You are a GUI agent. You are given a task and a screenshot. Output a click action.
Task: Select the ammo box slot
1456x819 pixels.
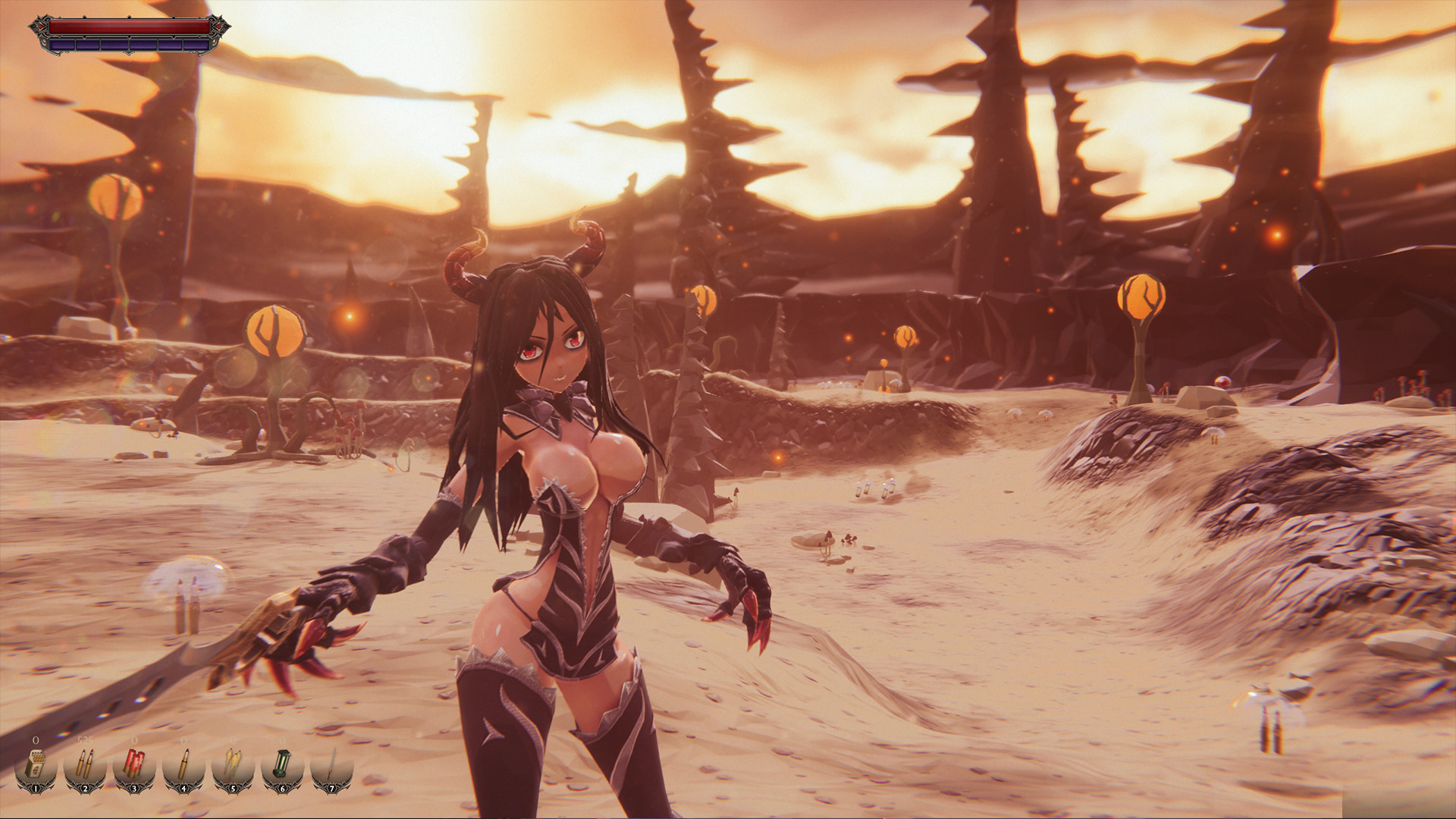(x=36, y=763)
